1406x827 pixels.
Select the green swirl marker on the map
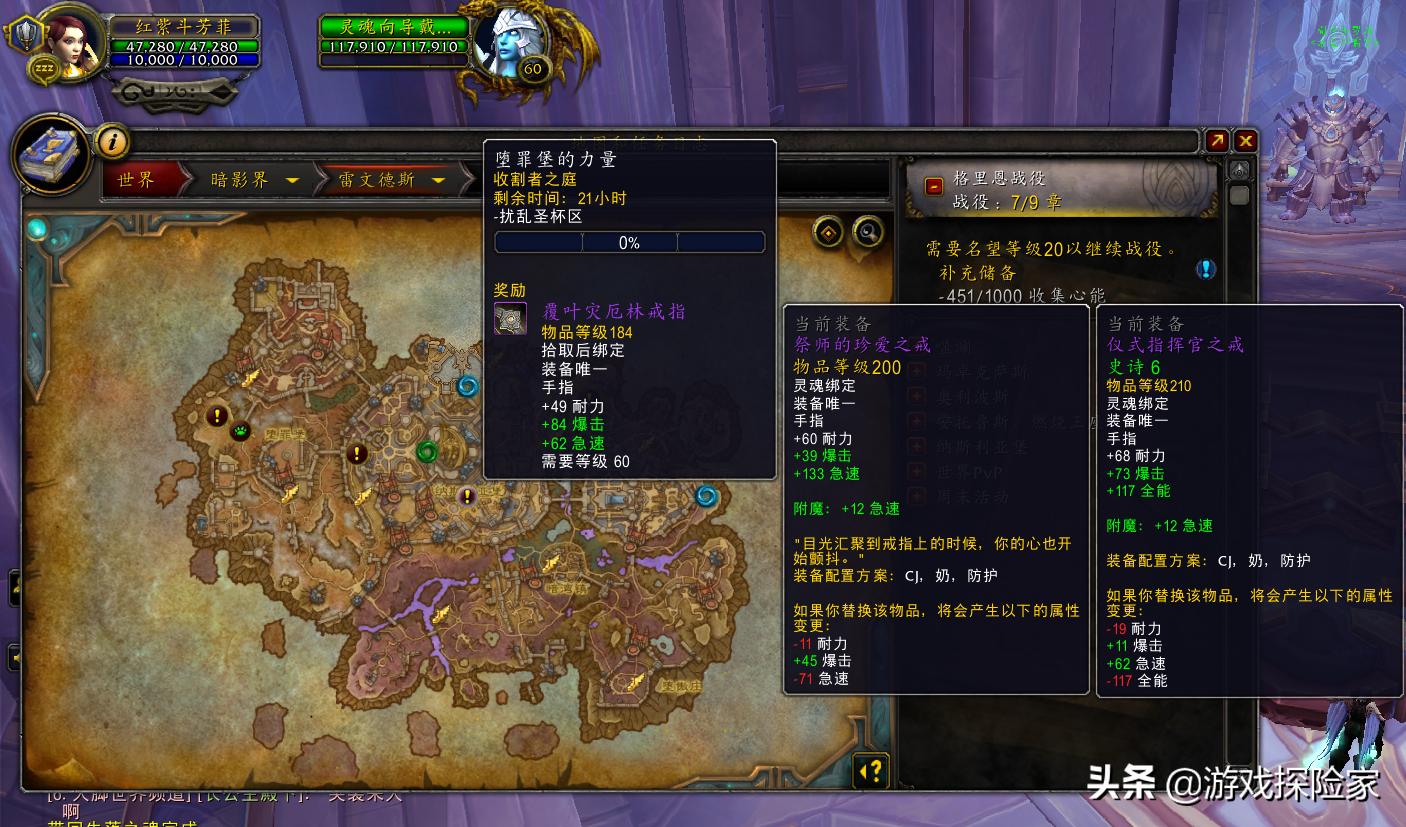pos(429,451)
